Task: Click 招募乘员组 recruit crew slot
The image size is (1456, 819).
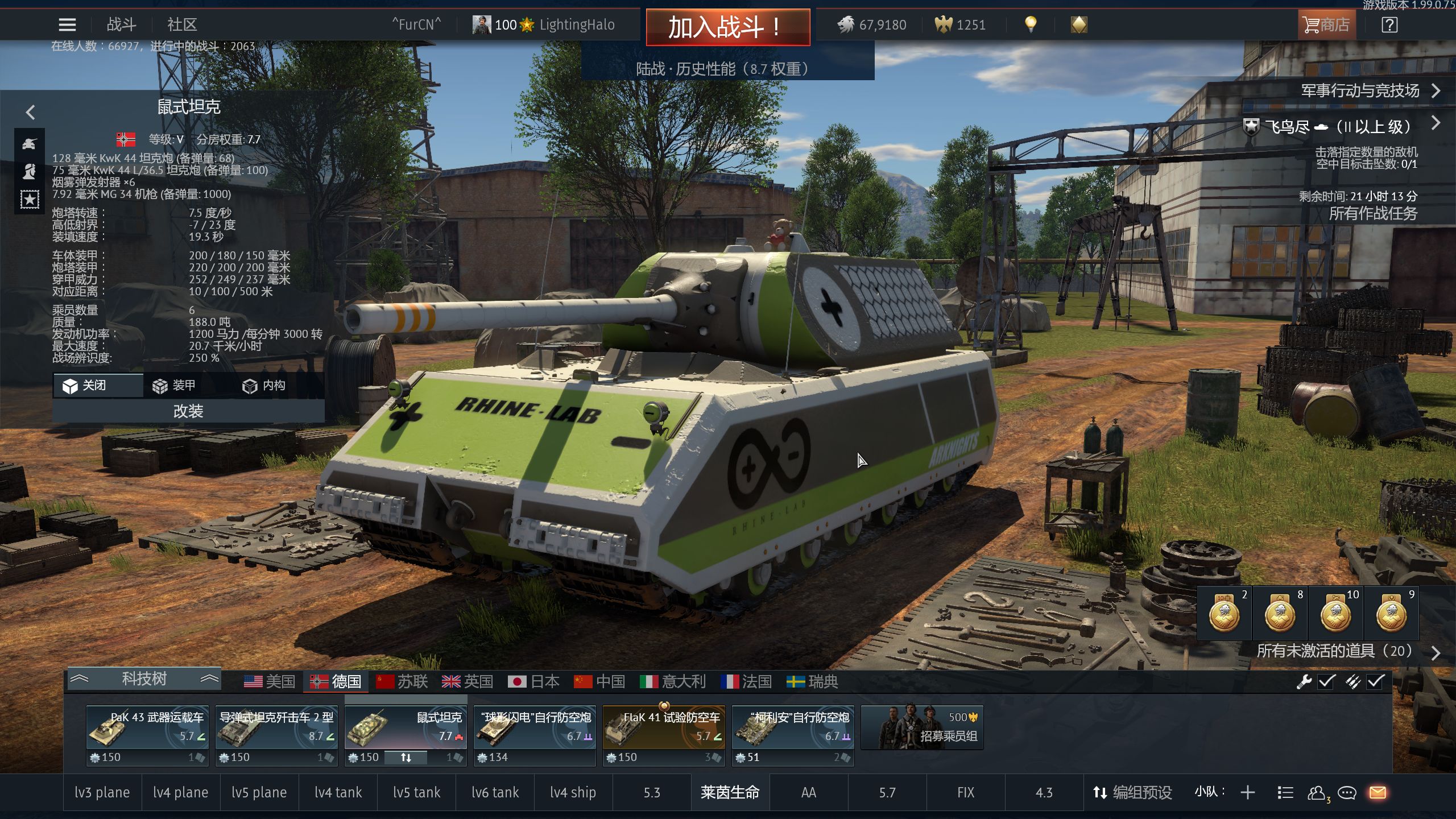Action: click(x=923, y=728)
